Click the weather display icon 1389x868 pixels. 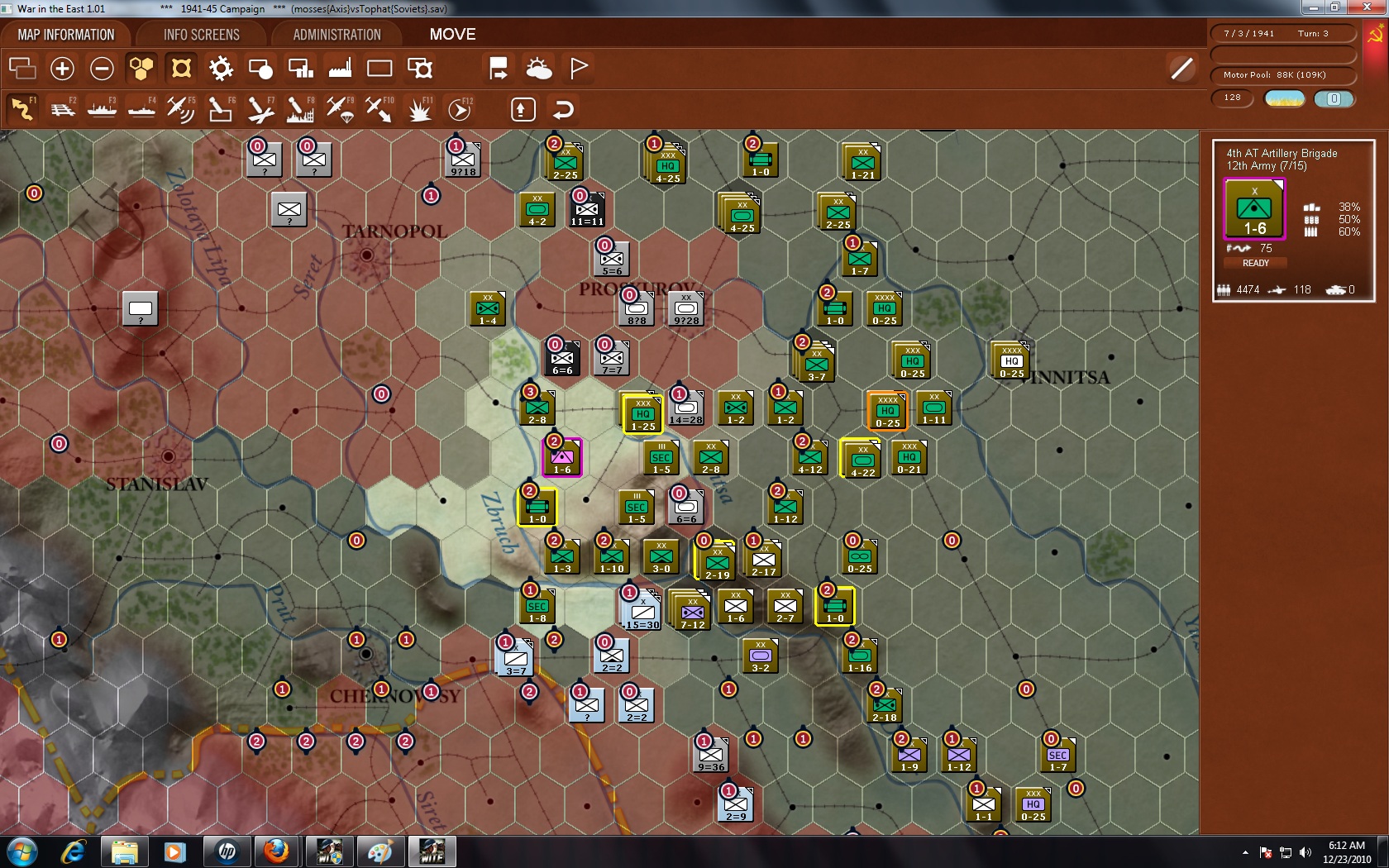coord(540,69)
